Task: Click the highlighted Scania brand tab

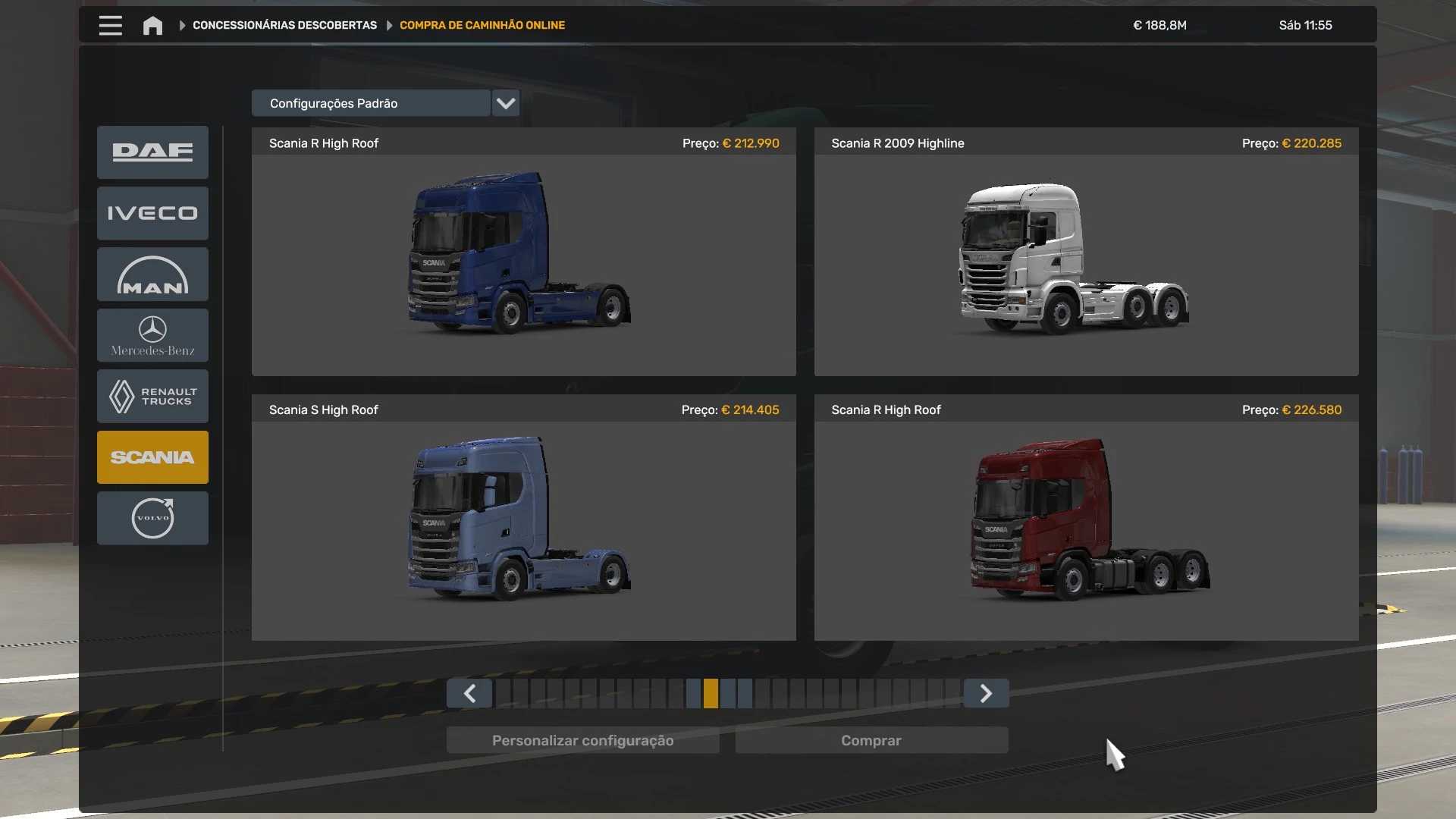Action: (x=152, y=457)
